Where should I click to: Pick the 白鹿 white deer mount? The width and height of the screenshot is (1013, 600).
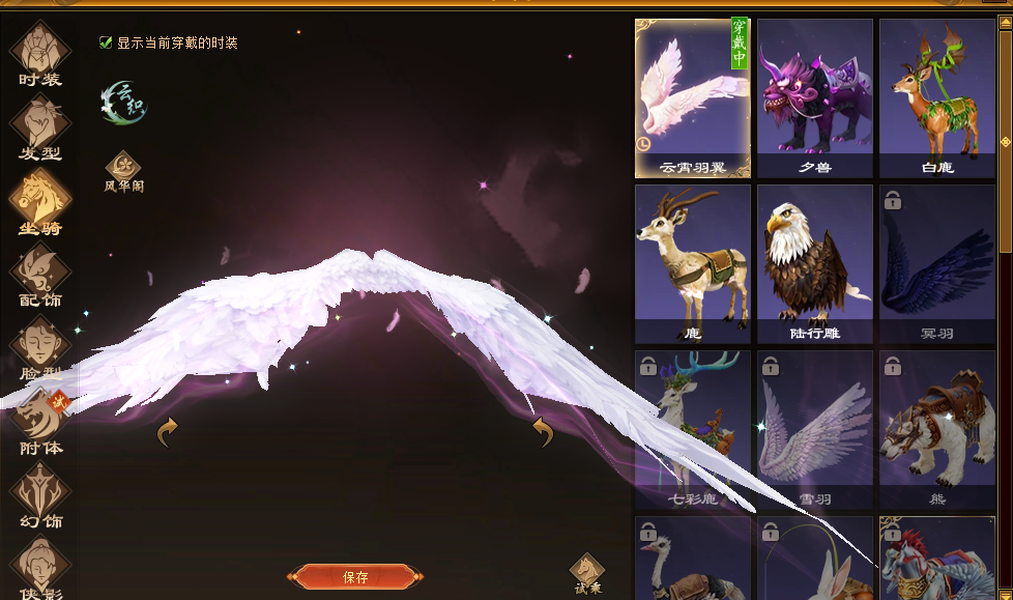(937, 98)
